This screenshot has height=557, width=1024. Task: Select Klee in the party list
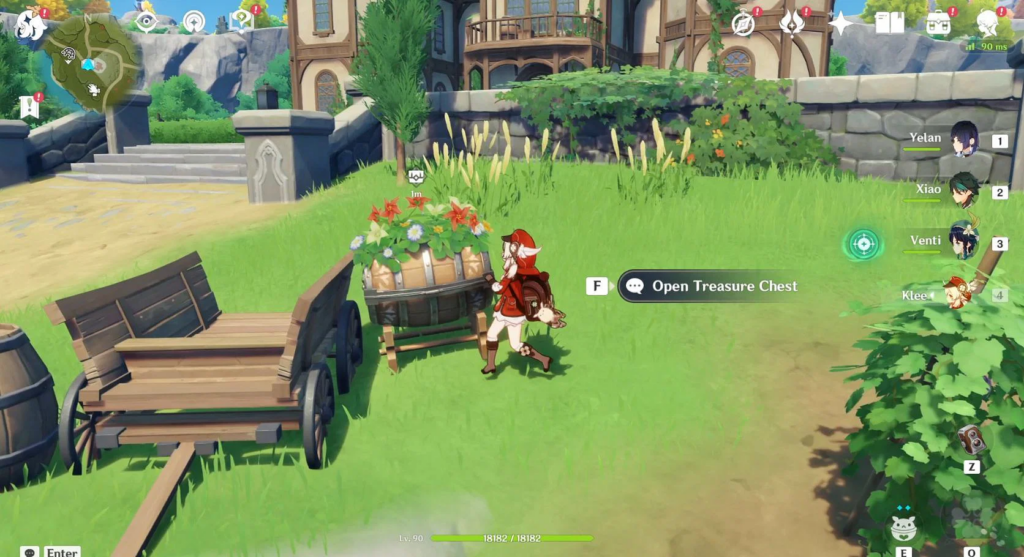pyautogui.click(x=958, y=294)
